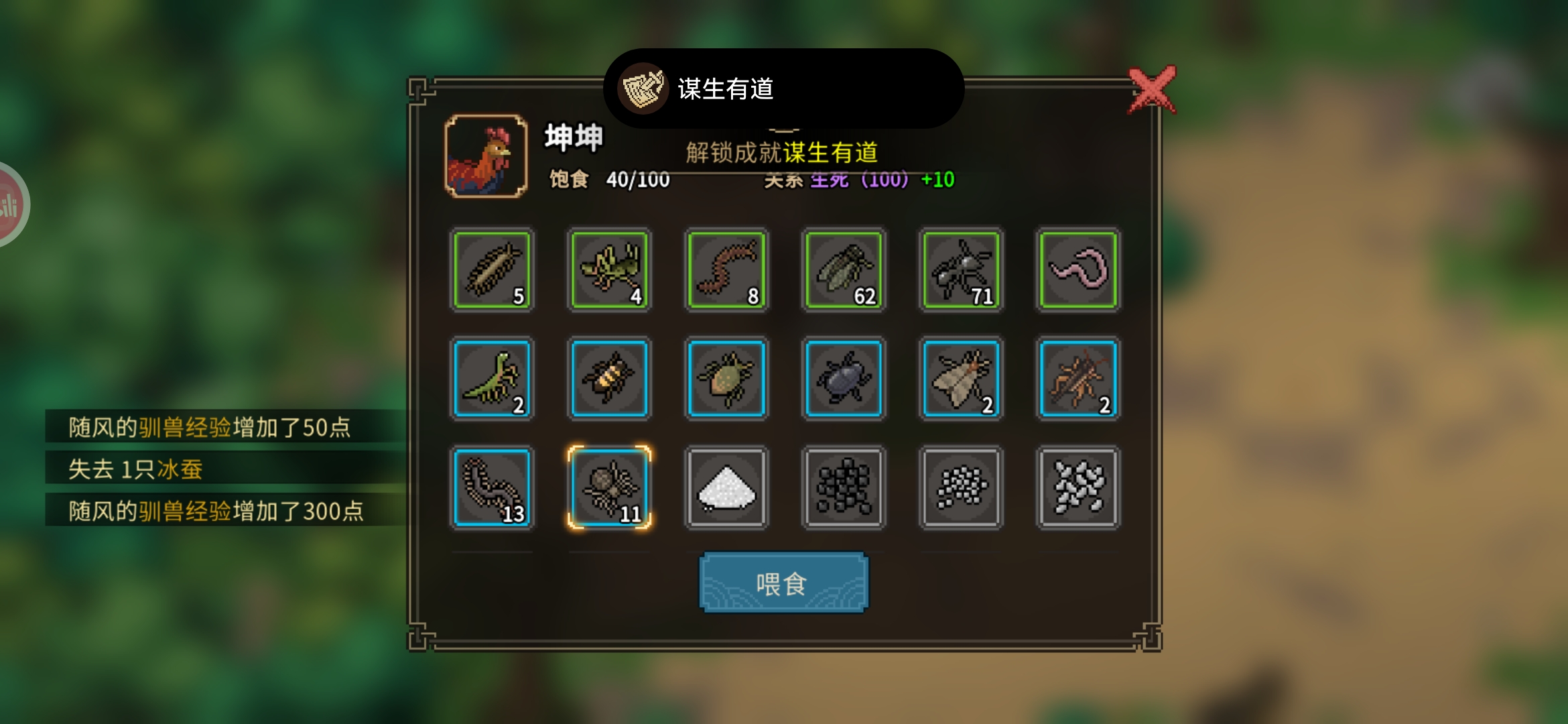Tap the 谋生有道 achievement notification
This screenshot has height=724, width=1568.
783,88
